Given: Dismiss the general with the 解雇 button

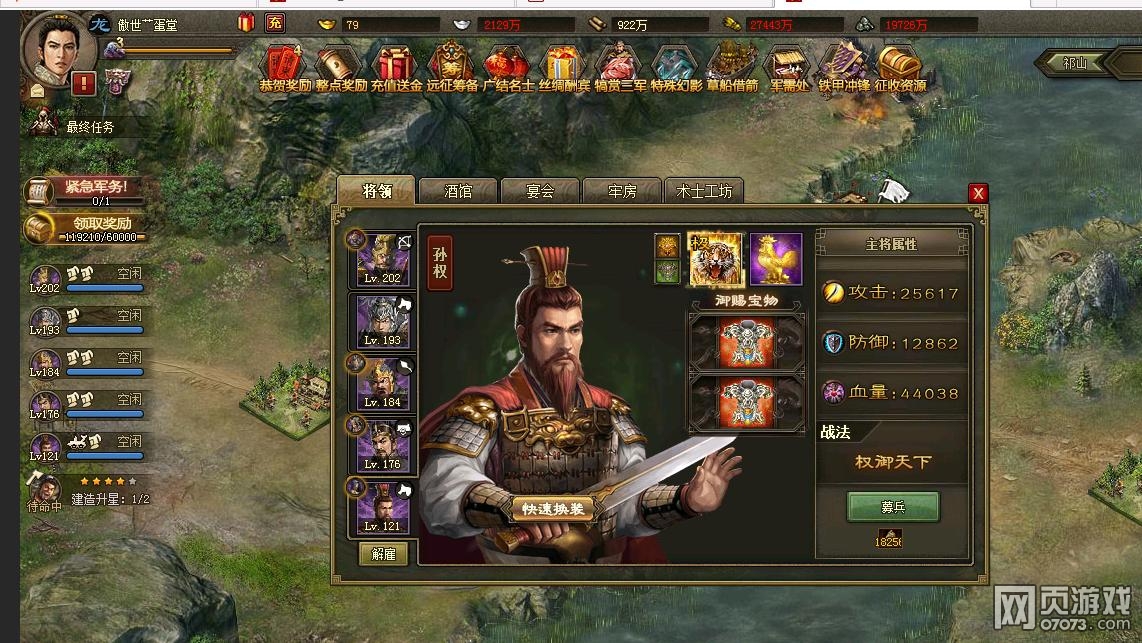Looking at the screenshot, I should (x=383, y=553).
